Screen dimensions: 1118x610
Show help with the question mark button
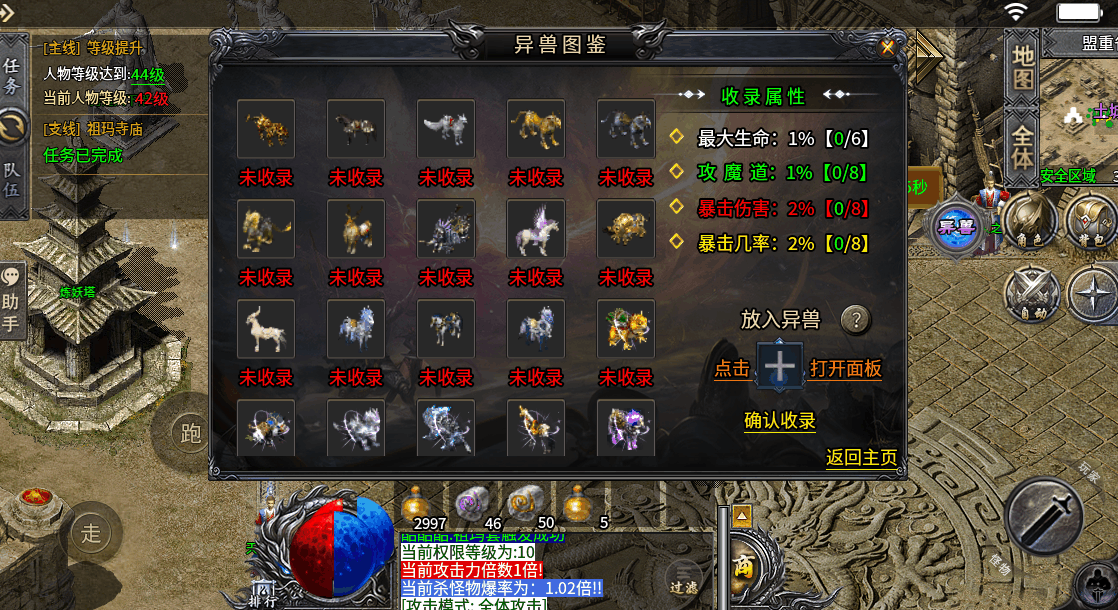[855, 320]
